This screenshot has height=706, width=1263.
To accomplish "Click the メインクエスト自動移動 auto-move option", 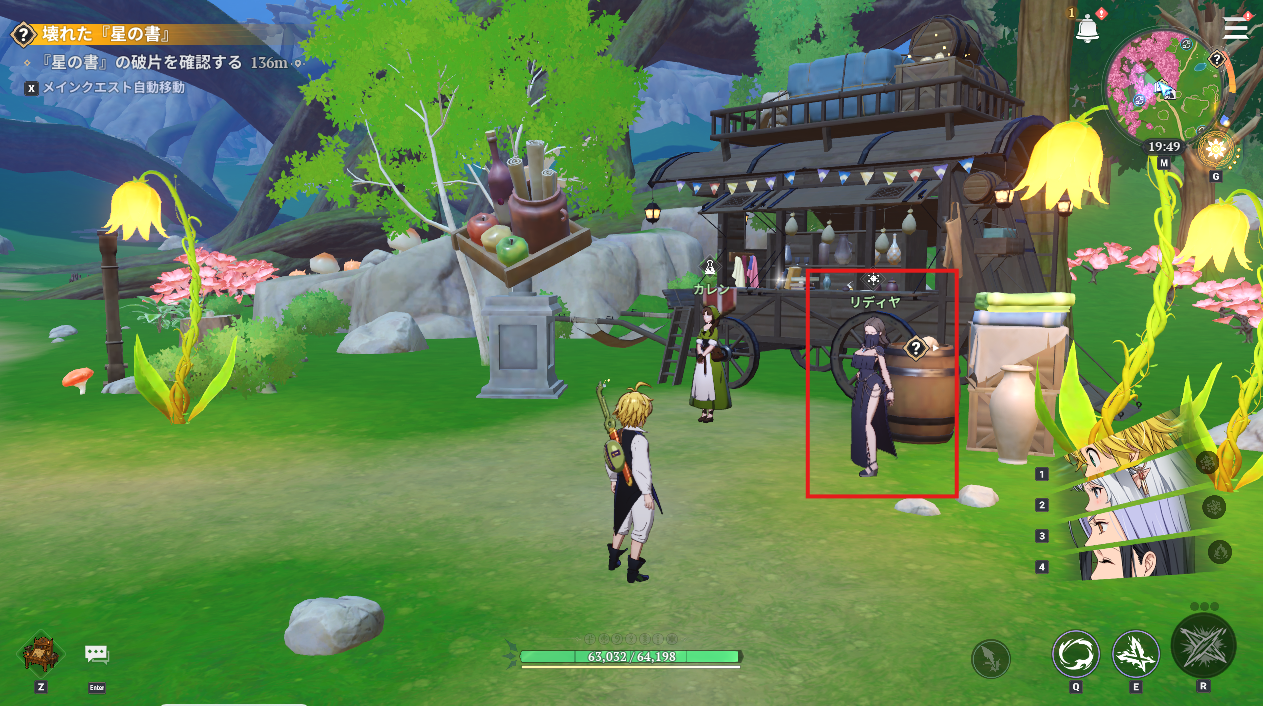I will pos(113,87).
